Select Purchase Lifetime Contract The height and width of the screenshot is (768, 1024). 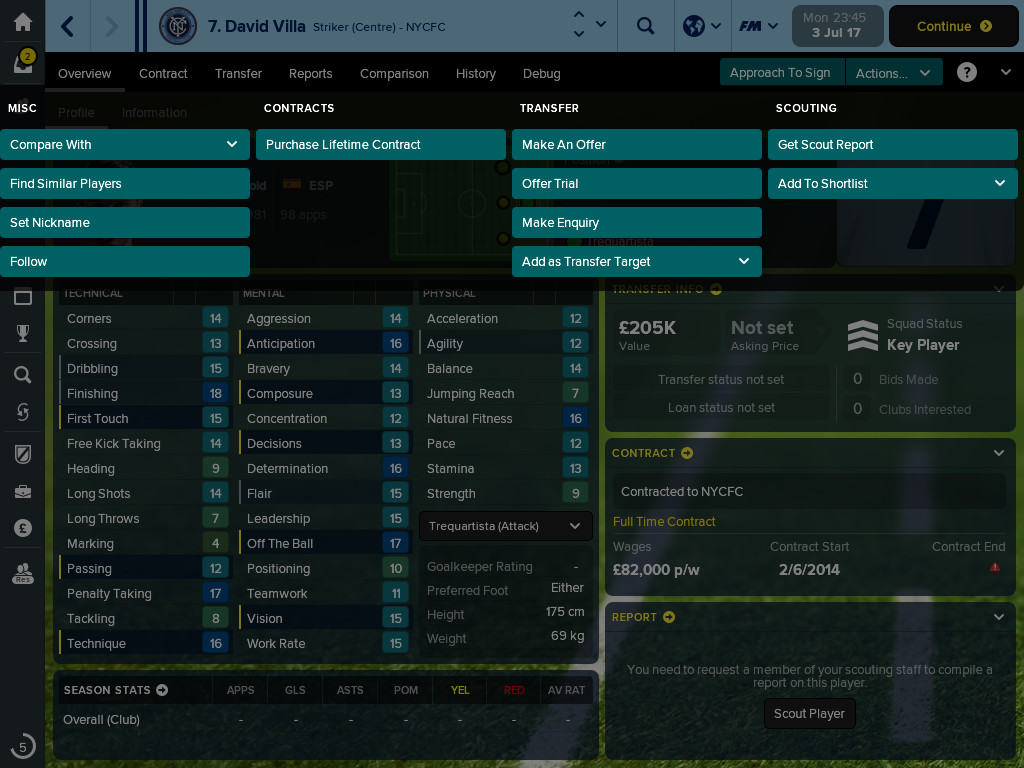pyautogui.click(x=380, y=145)
